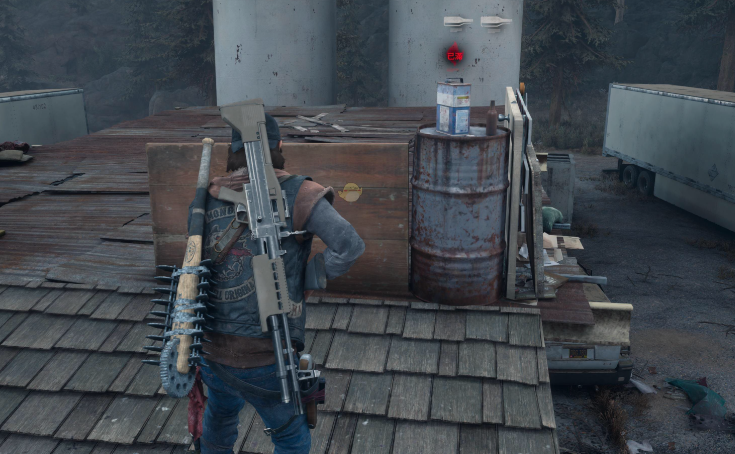Click the red fuel can marker icon
735x454 pixels.
455,55
